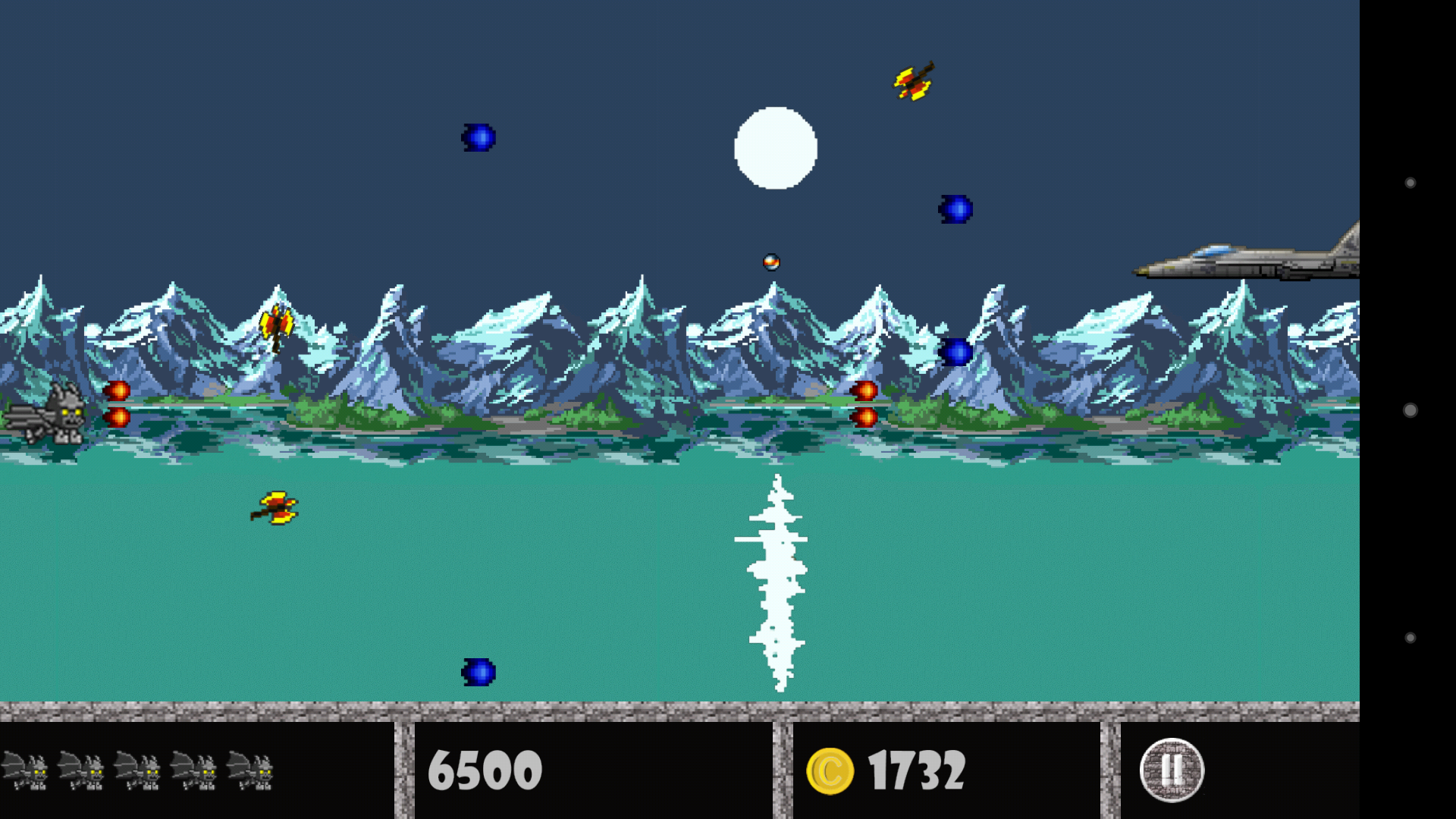Click the full moon in the sky
The height and width of the screenshot is (819, 1456).
coord(775,148)
